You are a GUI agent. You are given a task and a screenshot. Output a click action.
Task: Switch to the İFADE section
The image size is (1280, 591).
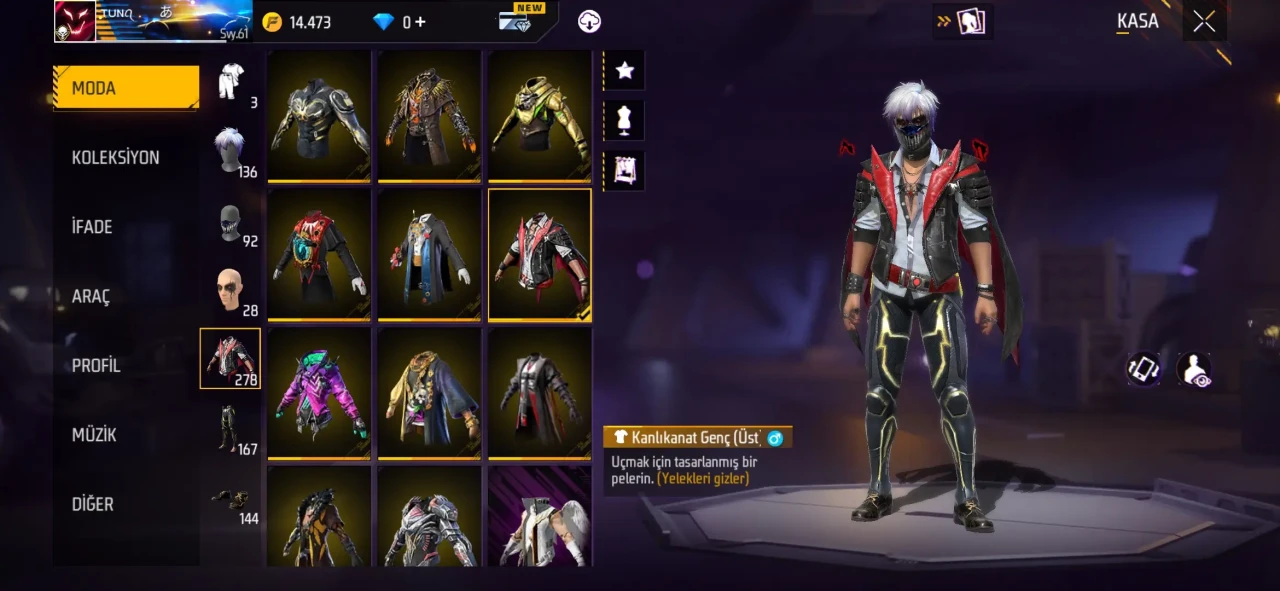click(92, 227)
